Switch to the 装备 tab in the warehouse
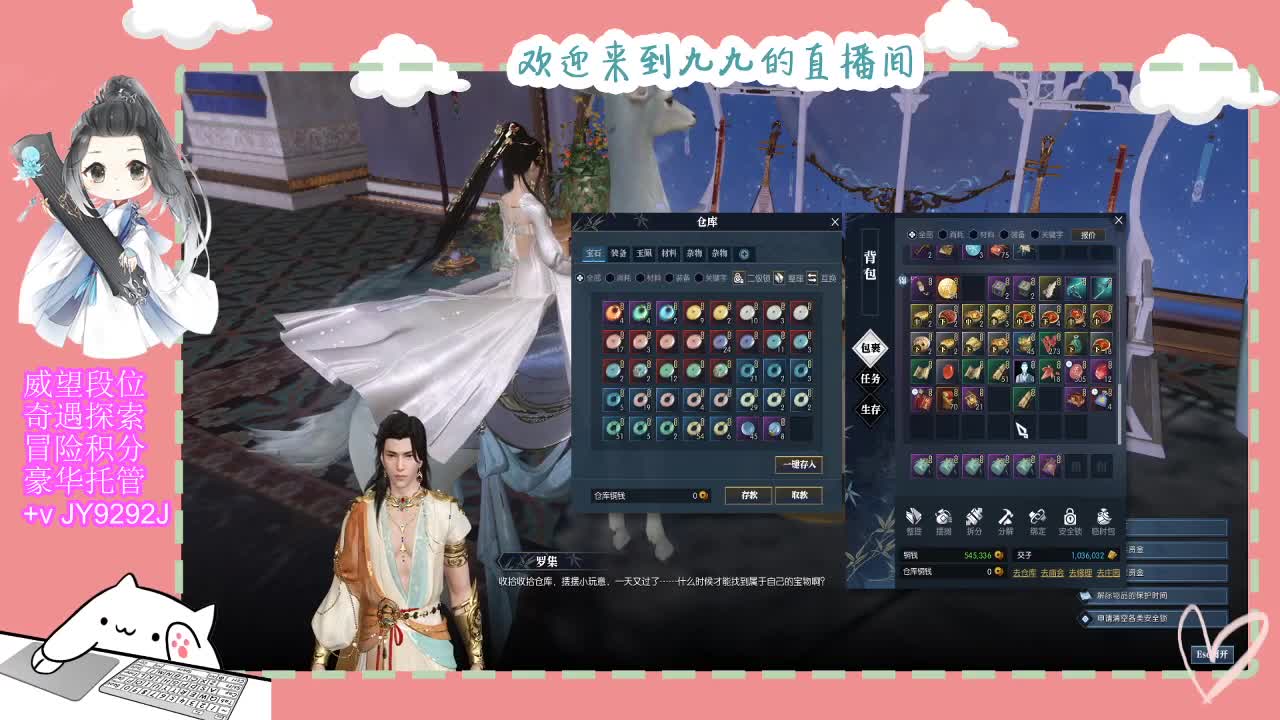The width and height of the screenshot is (1280, 720). (x=619, y=254)
